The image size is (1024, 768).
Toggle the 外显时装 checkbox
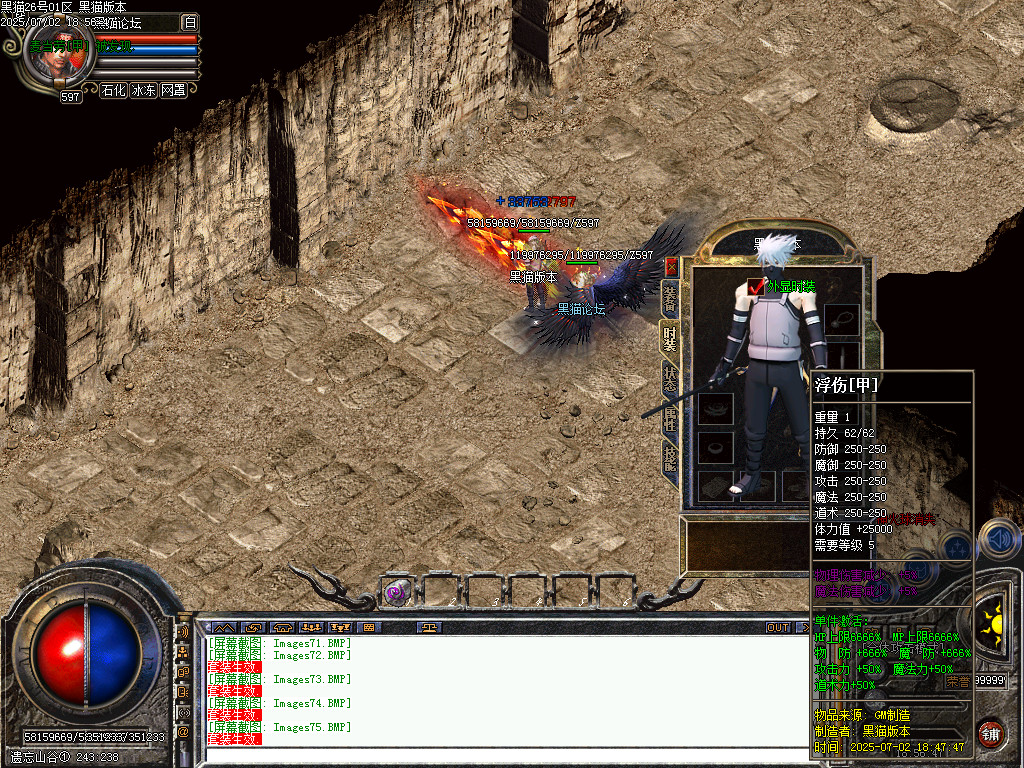[756, 287]
